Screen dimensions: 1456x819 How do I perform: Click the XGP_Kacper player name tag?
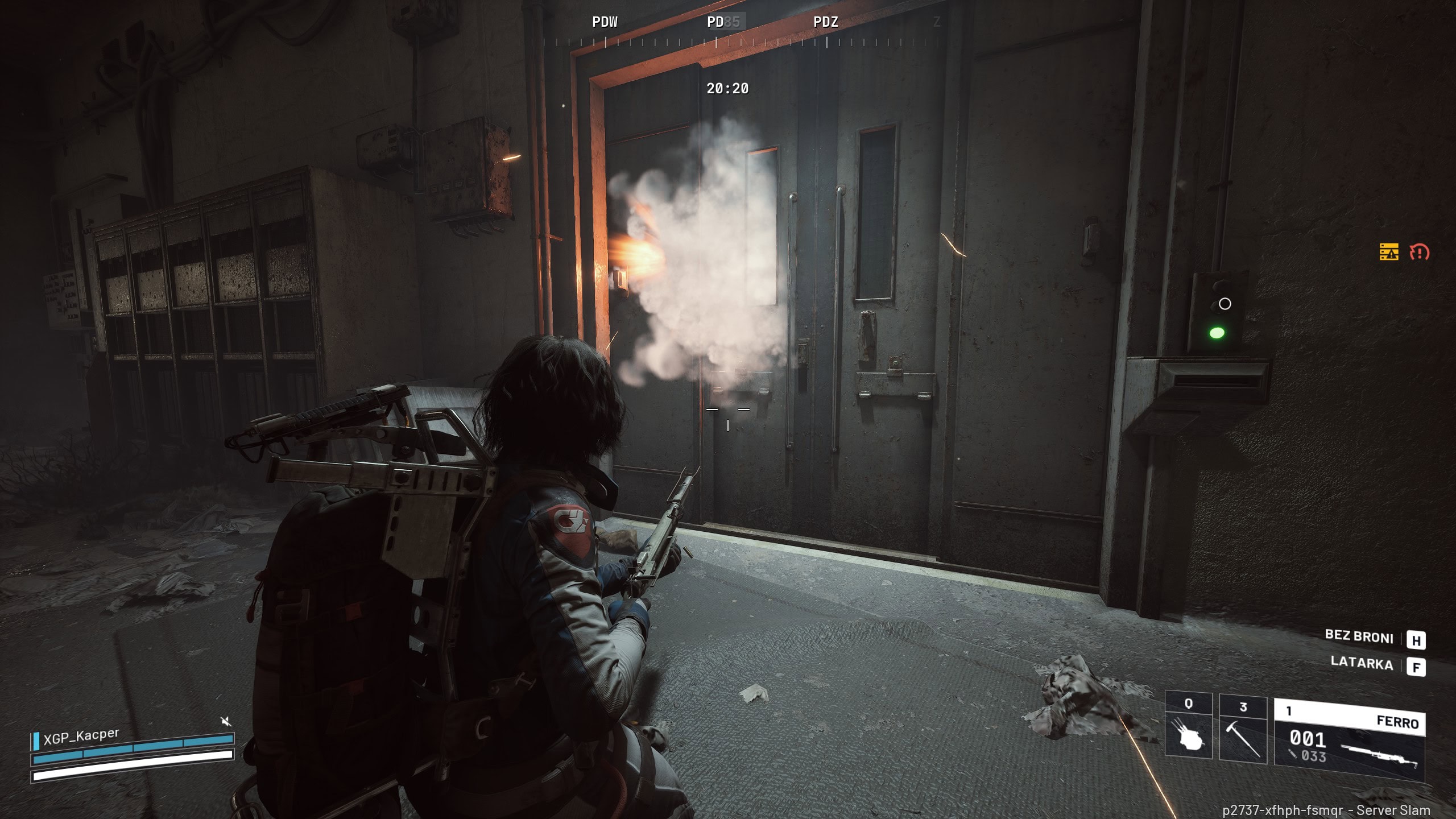[81, 735]
